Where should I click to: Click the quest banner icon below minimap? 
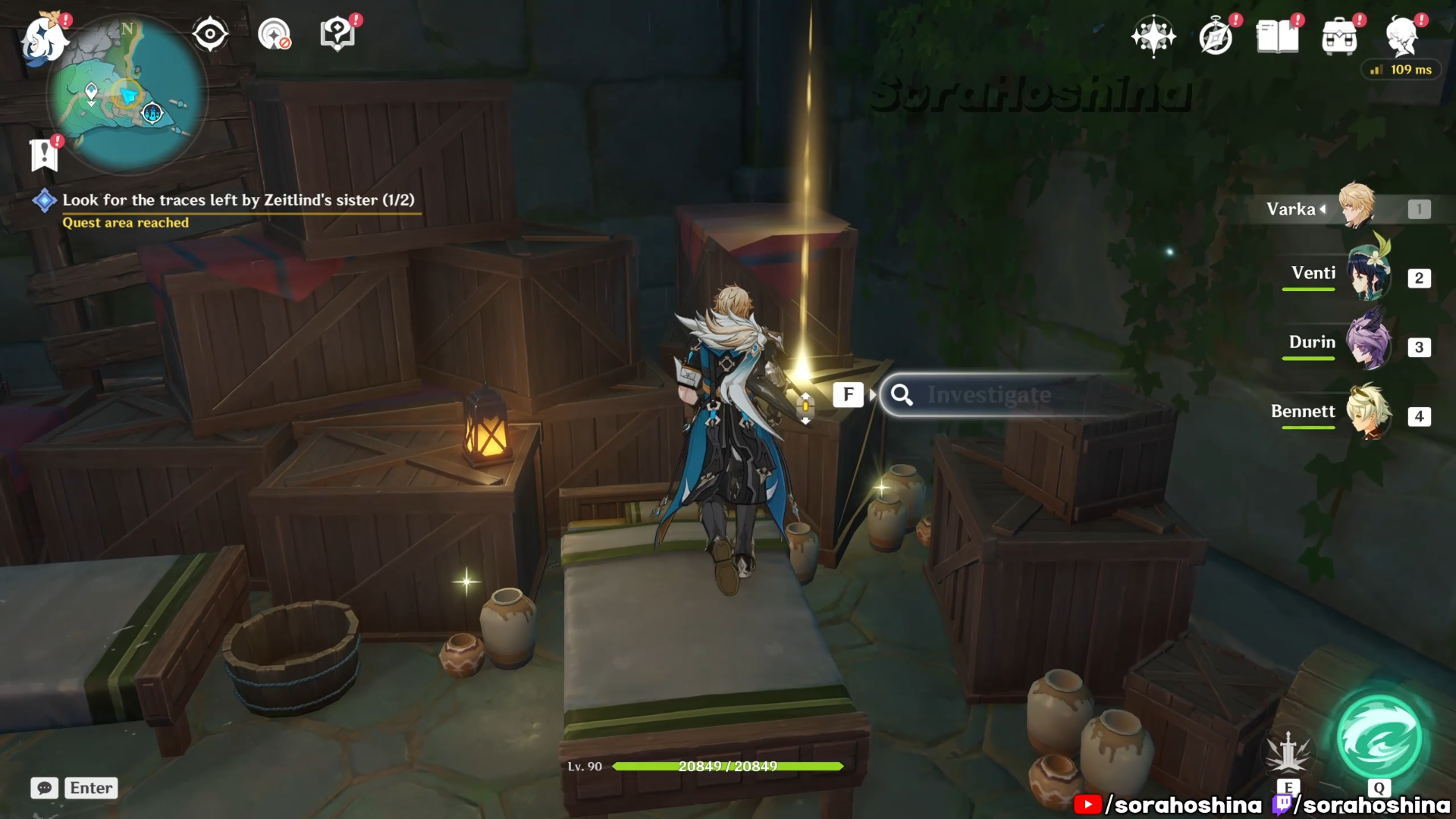coord(44,155)
